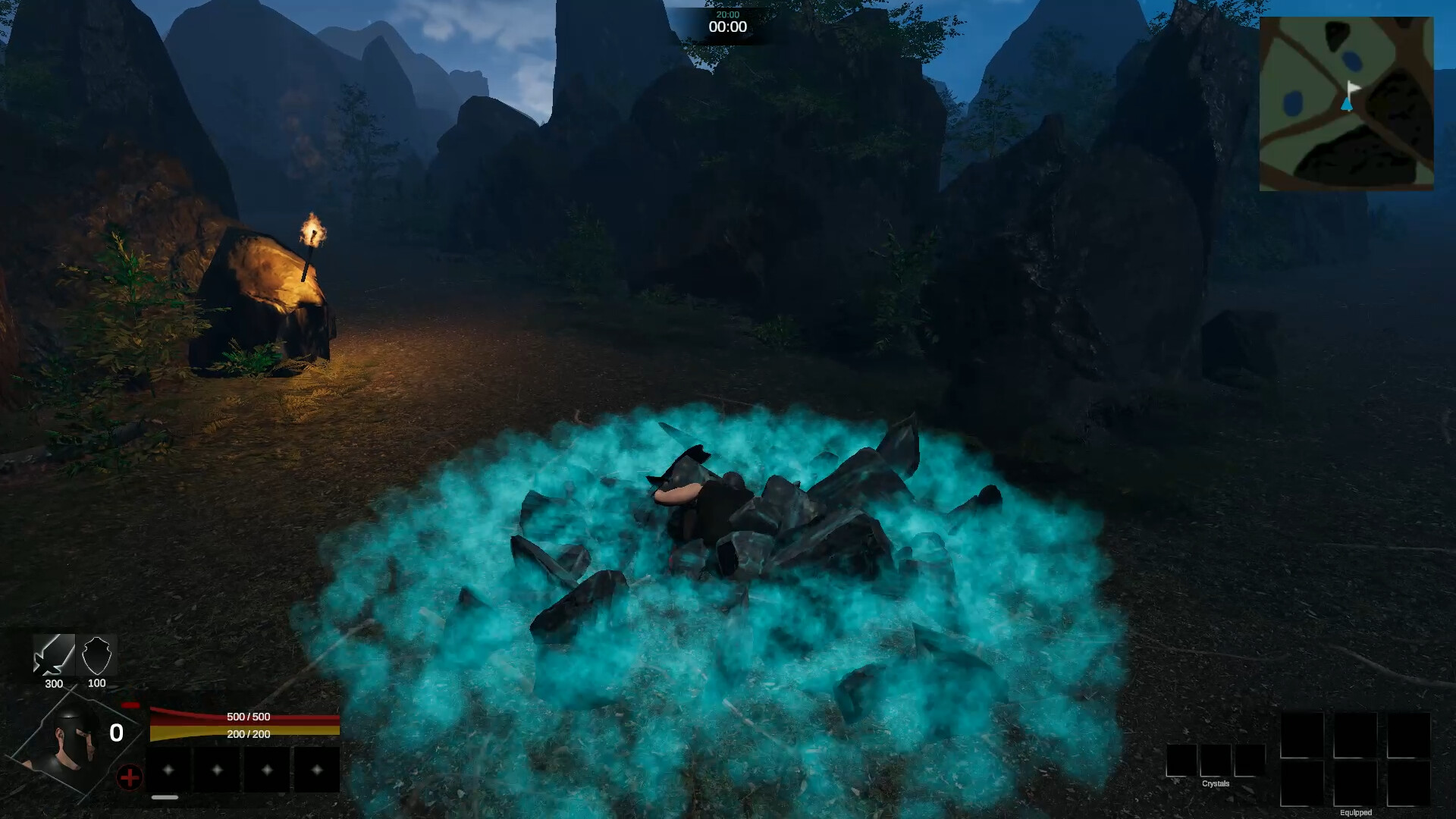Select the player arrow on the minimap
This screenshot has height=819, width=1456.
(1345, 106)
